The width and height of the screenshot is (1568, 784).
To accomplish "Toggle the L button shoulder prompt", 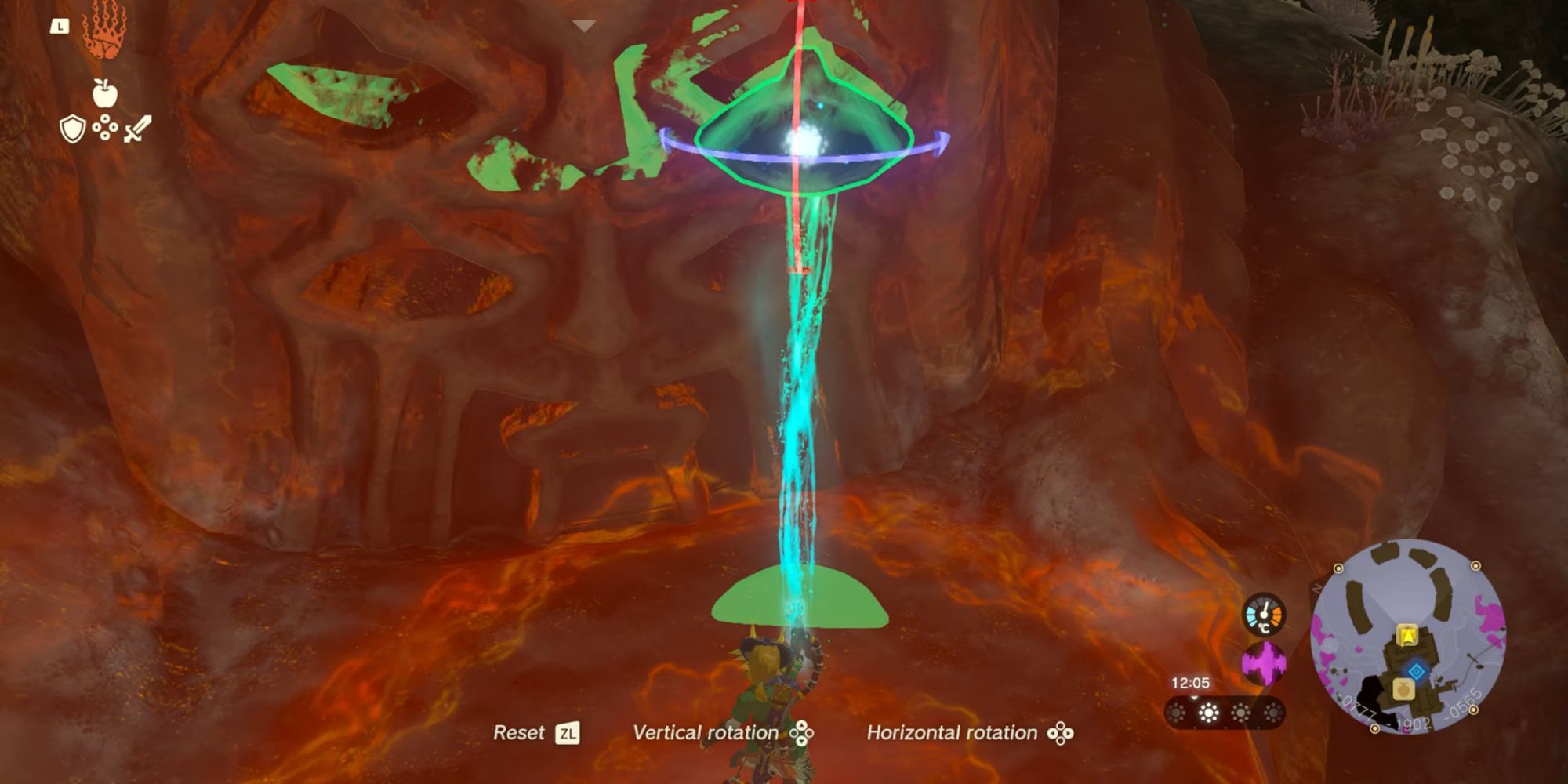I will [60, 27].
